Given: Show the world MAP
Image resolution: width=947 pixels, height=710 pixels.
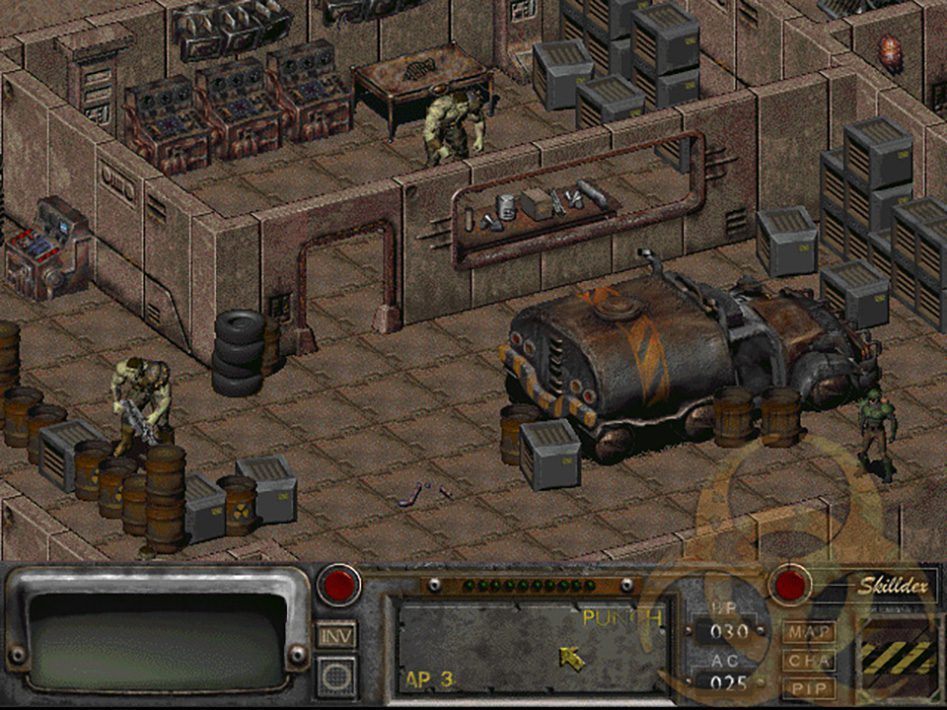Looking at the screenshot, I should tap(809, 632).
